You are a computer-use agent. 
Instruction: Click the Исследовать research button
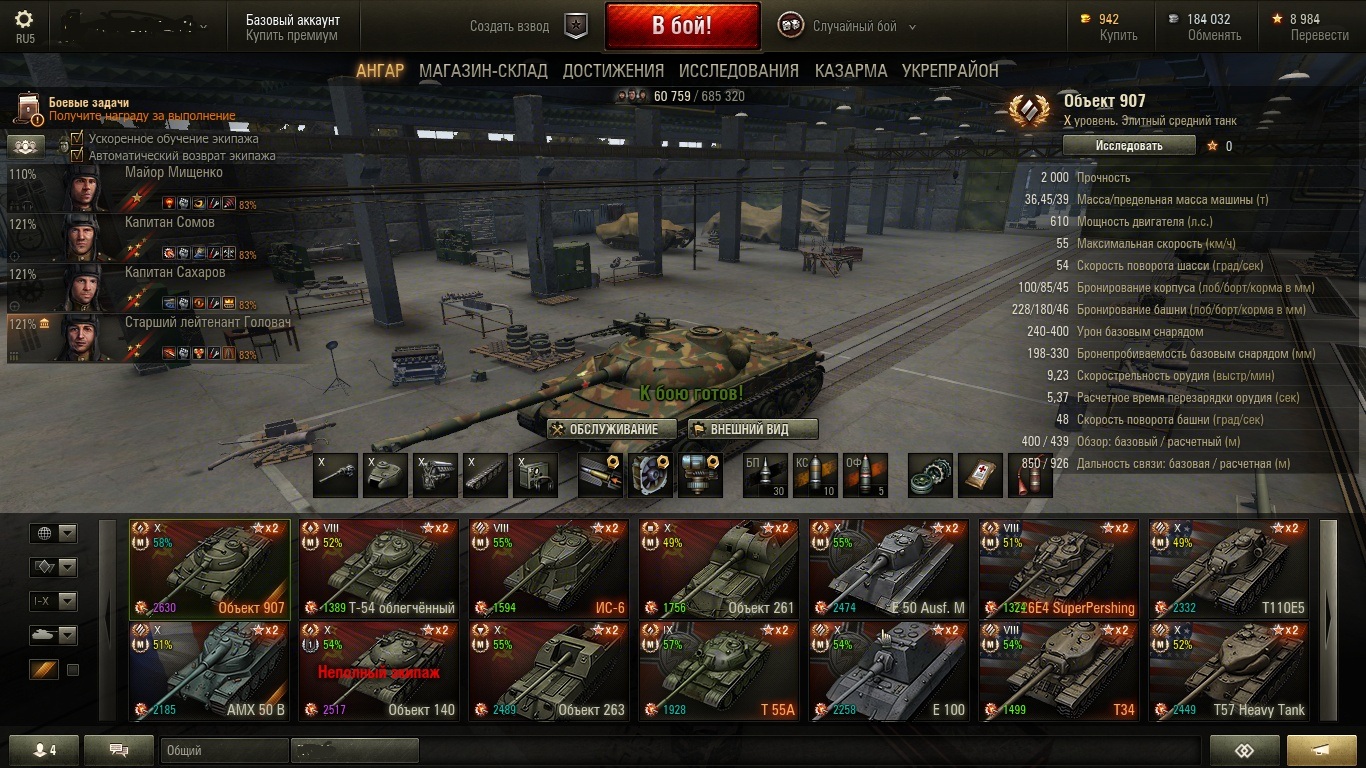click(x=1128, y=146)
